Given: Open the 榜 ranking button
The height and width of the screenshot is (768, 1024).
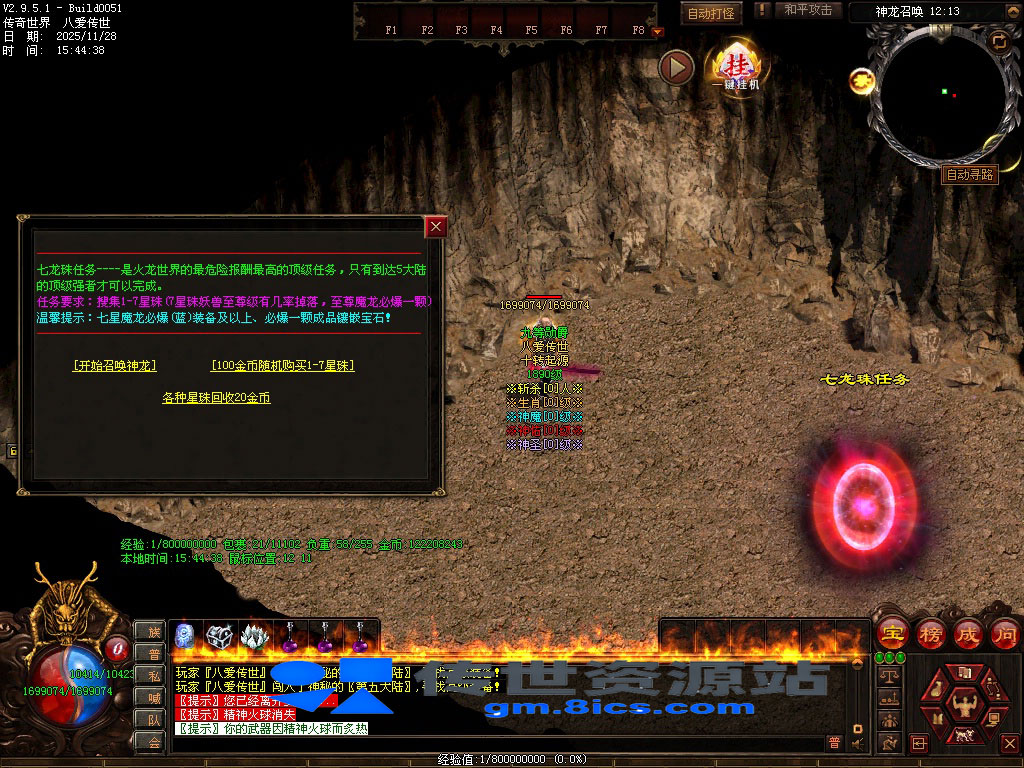Looking at the screenshot, I should pos(930,633).
